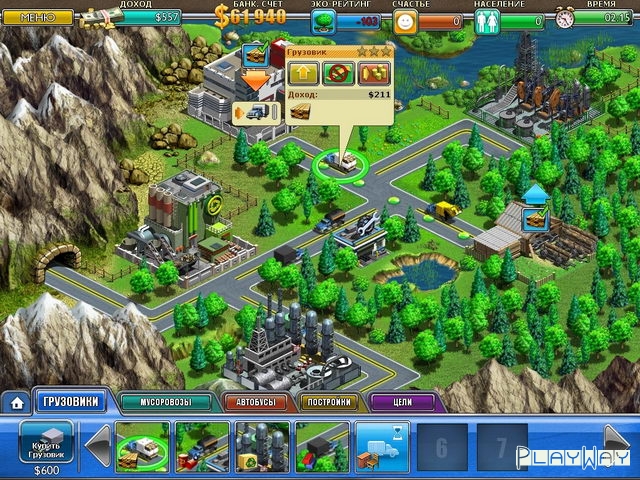Click the left scroll arrow of truck list
This screenshot has width=640, height=480.
tap(99, 444)
